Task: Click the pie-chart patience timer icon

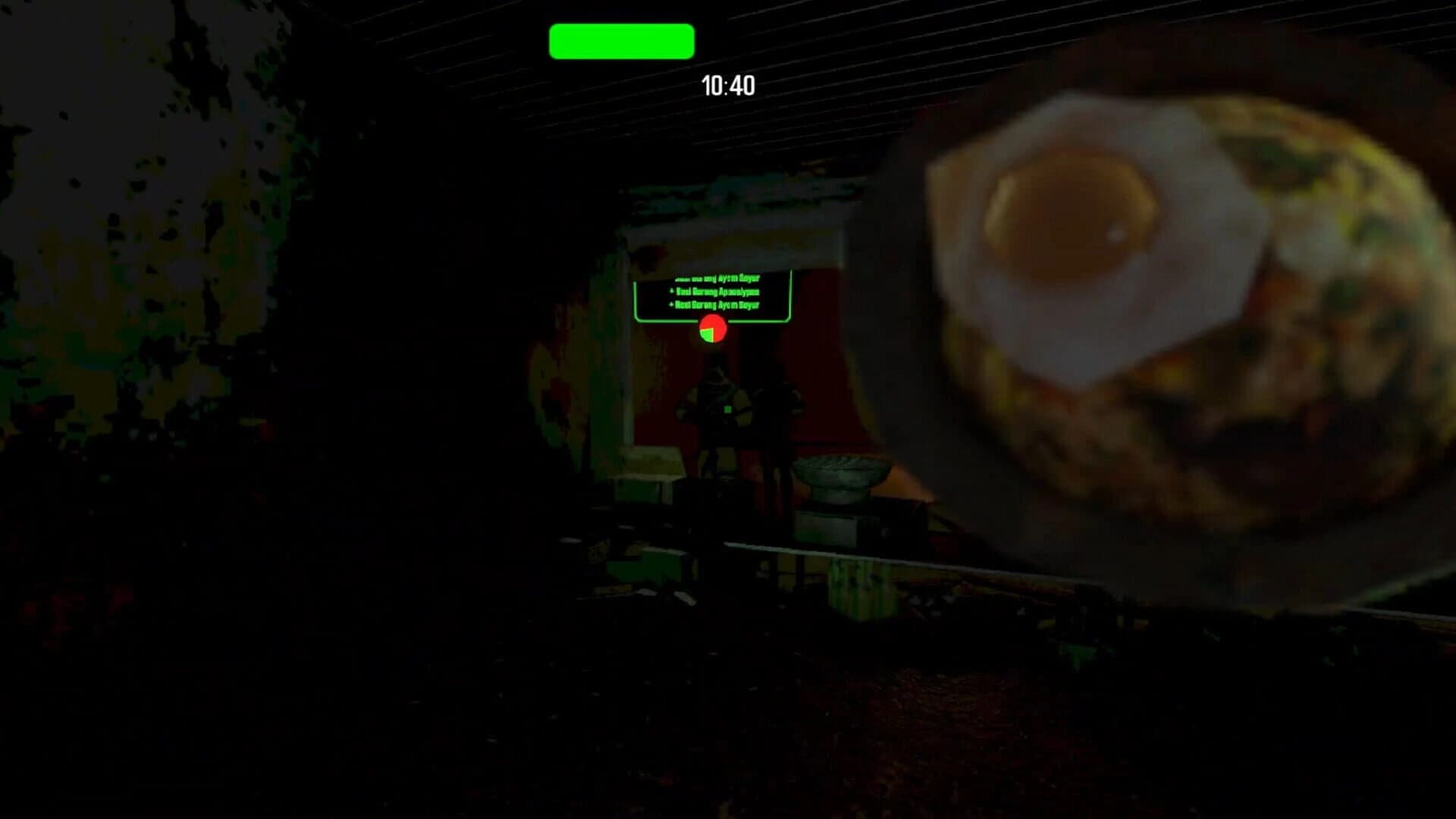Action: [711, 329]
